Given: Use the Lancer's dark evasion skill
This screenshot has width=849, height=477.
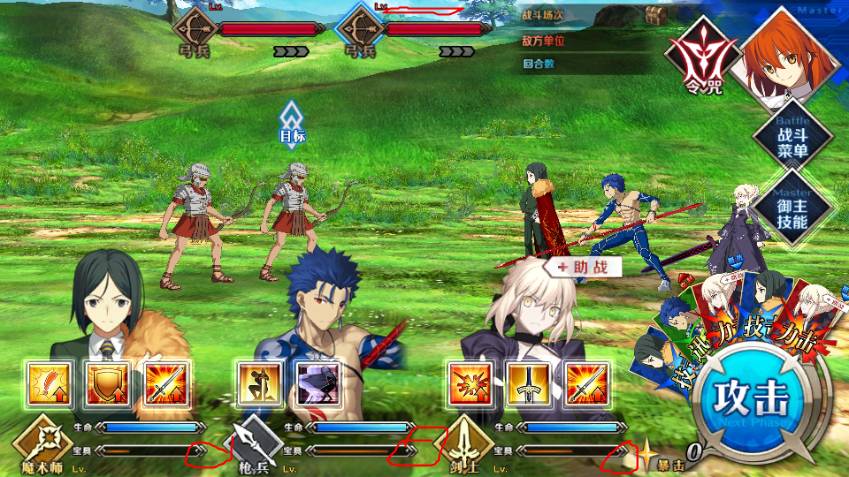Looking at the screenshot, I should tap(318, 384).
